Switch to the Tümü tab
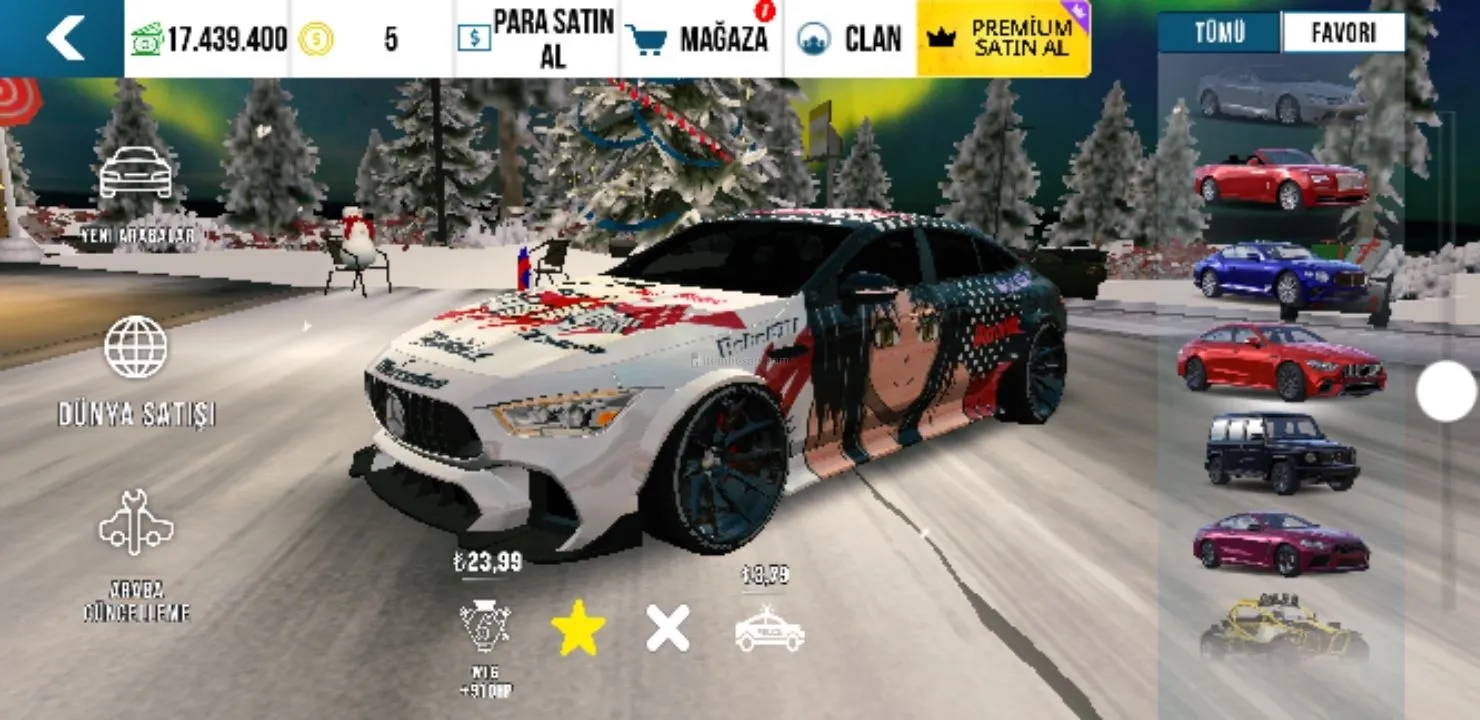Viewport: 1480px width, 720px height. [x=1219, y=33]
